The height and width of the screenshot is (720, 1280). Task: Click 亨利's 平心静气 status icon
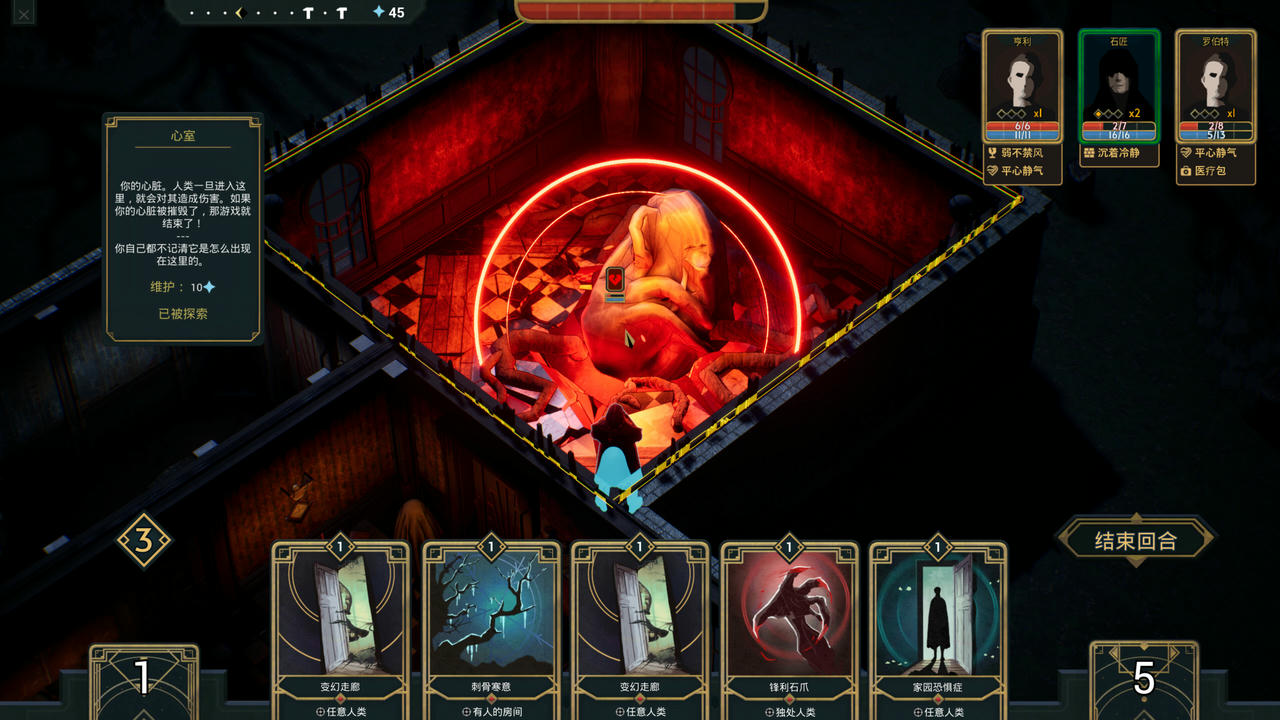993,170
